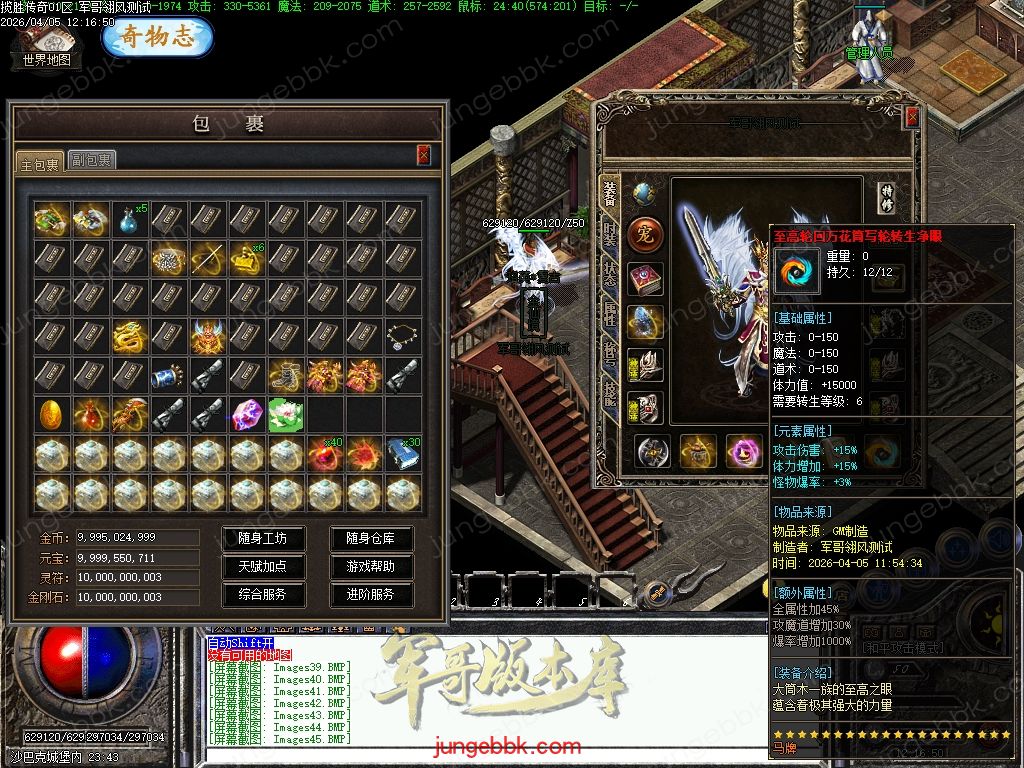Switch to the 副包裹 tab
Image resolution: width=1024 pixels, height=768 pixels.
(x=91, y=160)
